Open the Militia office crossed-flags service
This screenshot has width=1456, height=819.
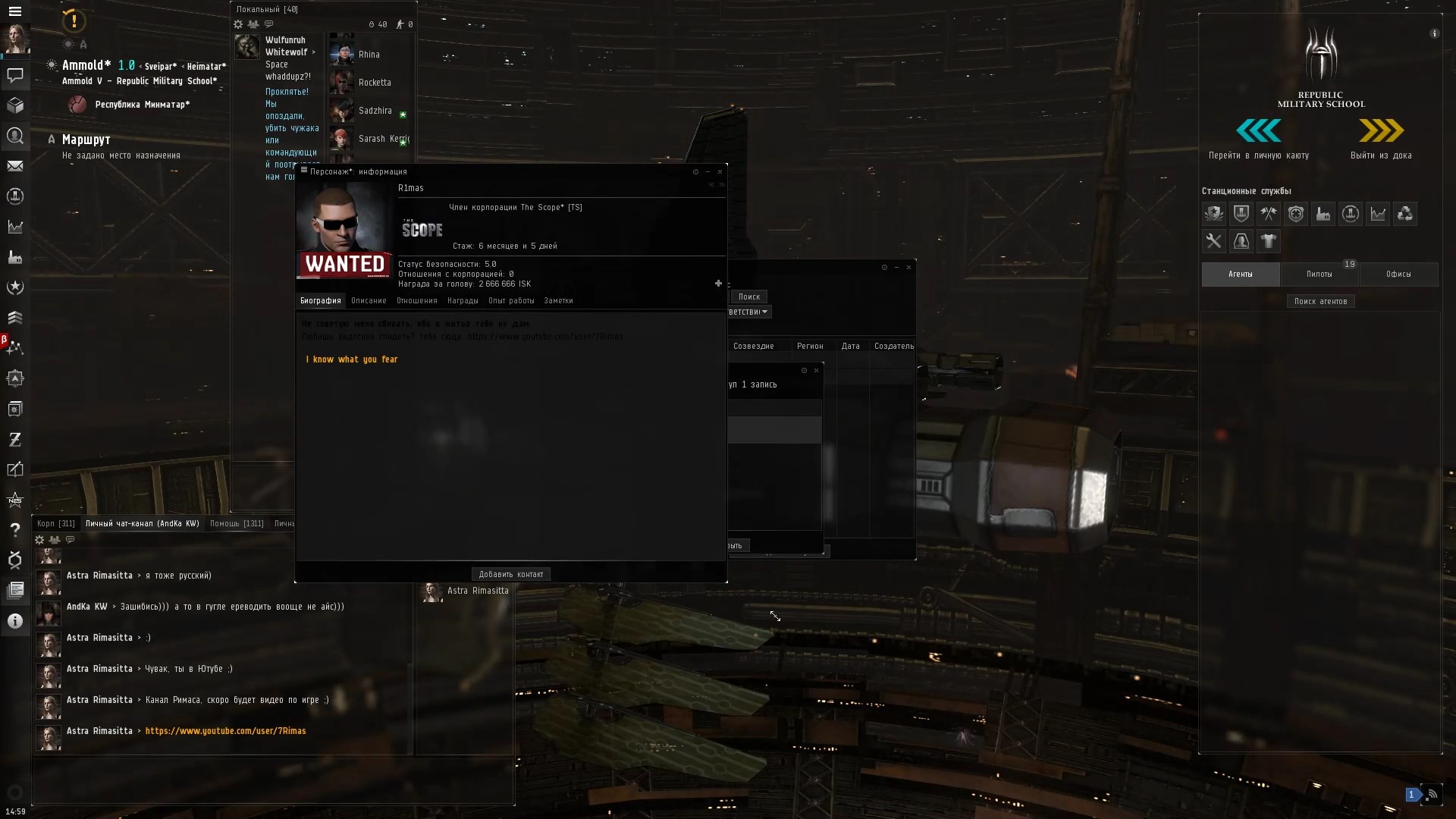1269,214
